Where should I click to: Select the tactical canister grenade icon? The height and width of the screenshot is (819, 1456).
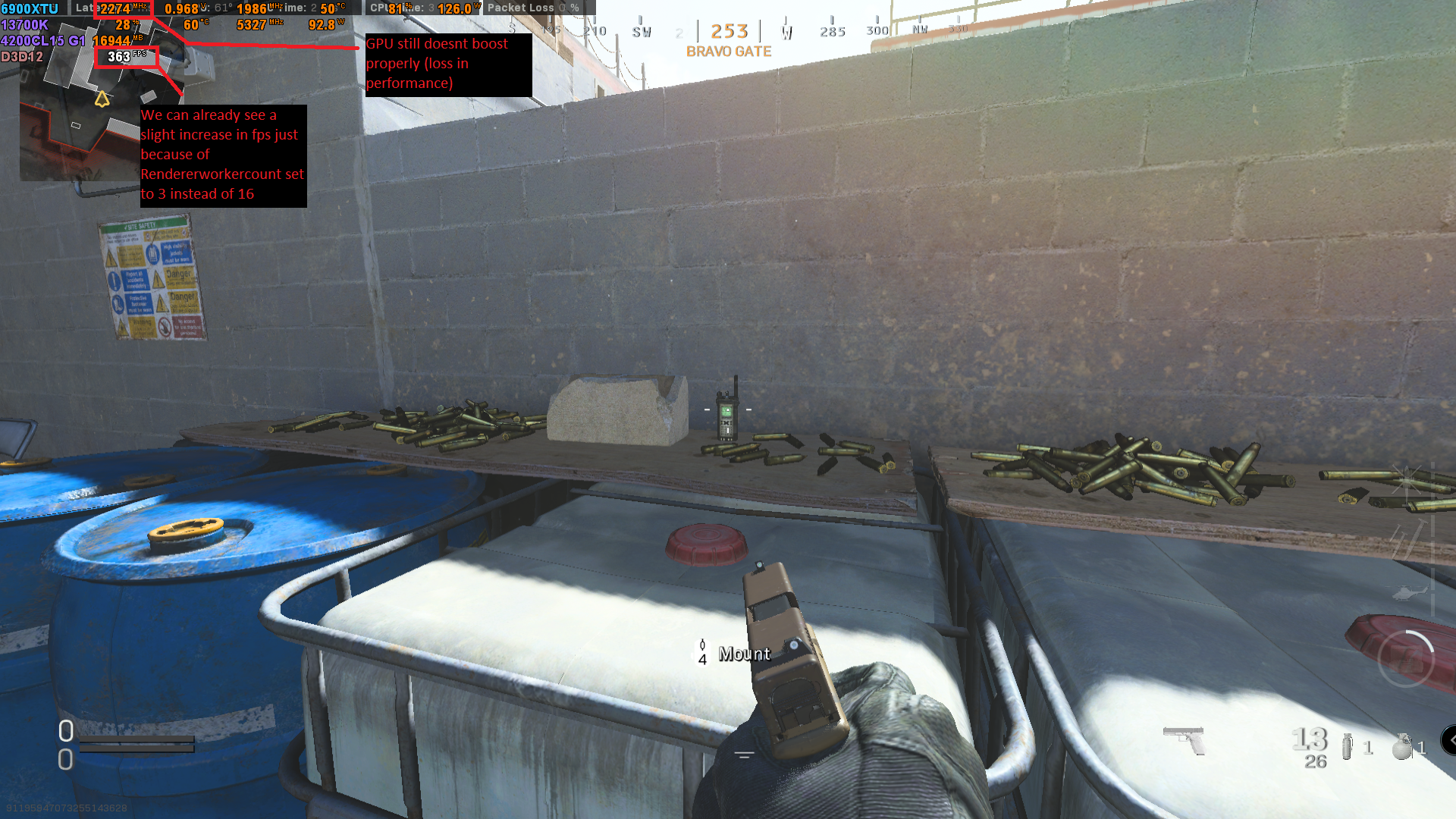click(1347, 746)
